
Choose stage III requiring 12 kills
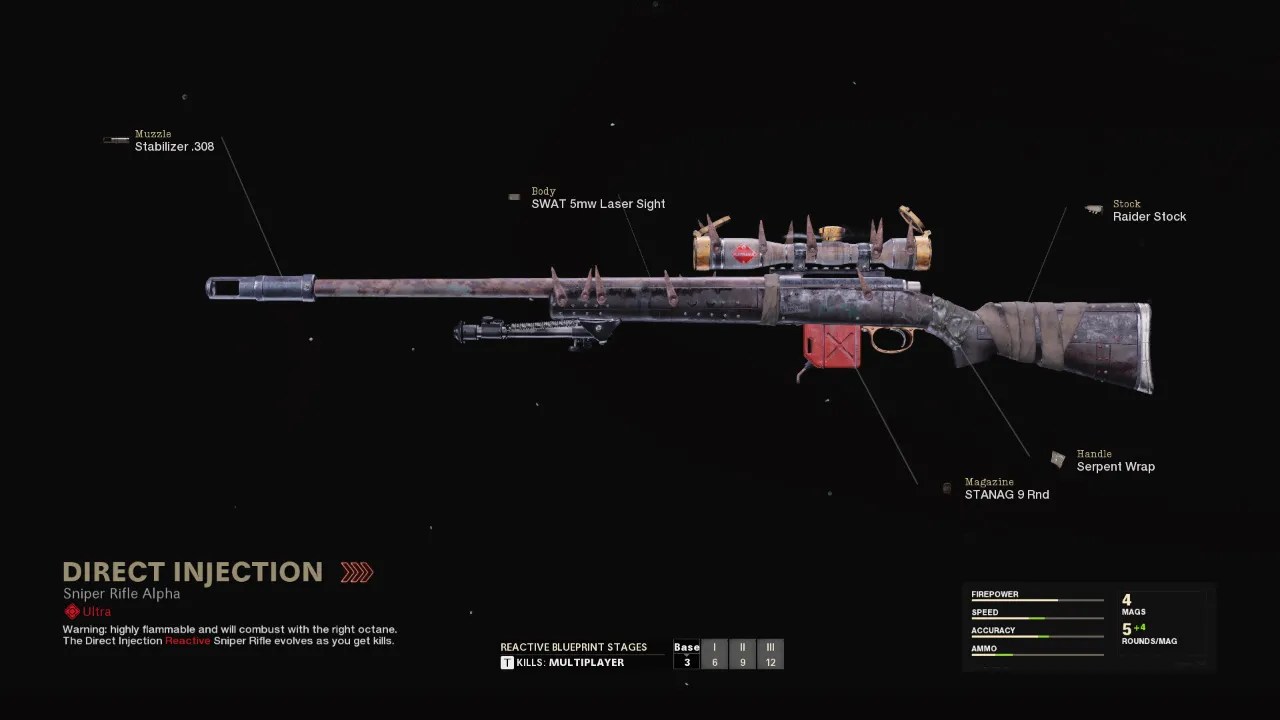click(x=770, y=654)
